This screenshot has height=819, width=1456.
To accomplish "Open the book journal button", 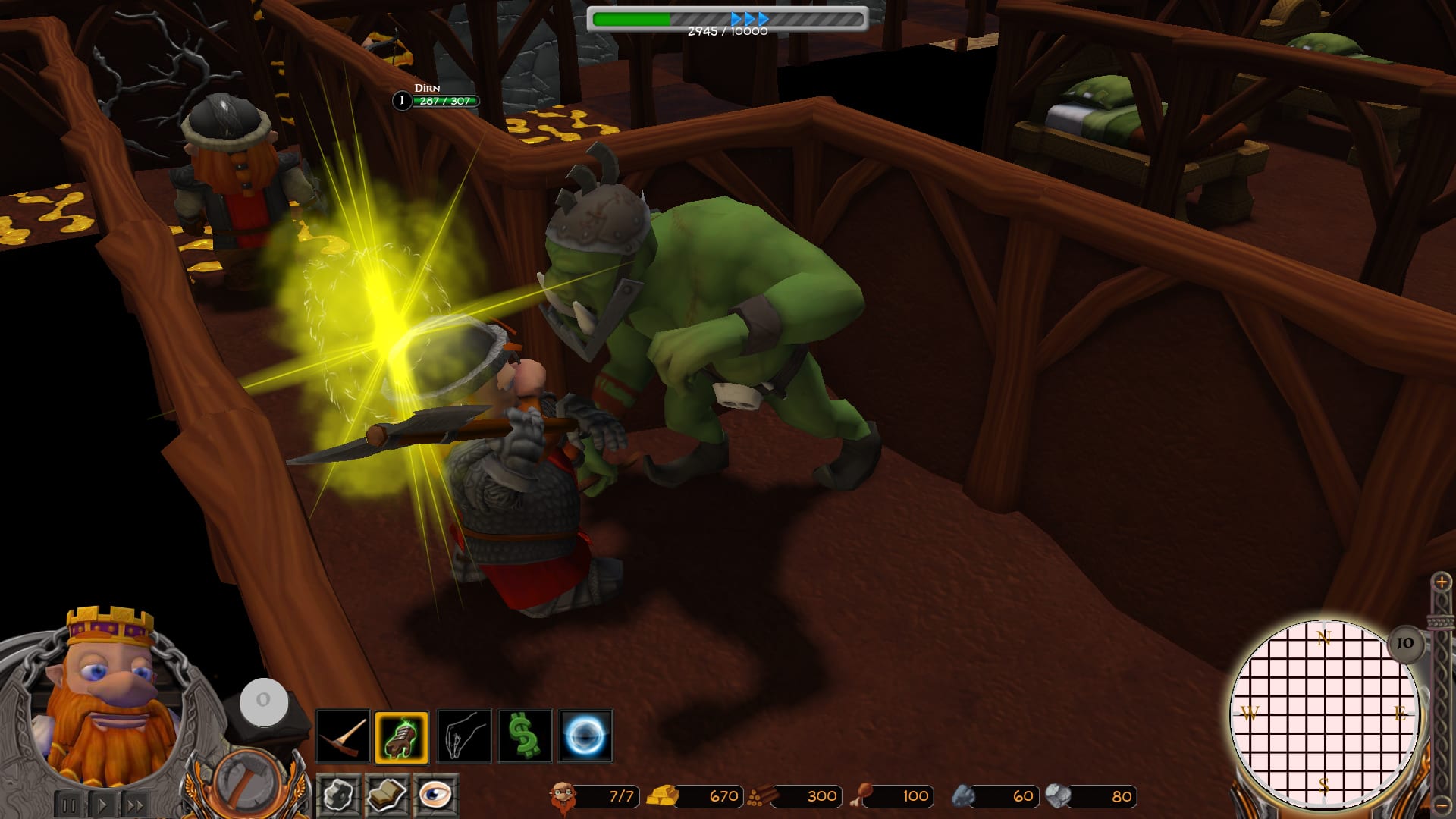I will [x=387, y=795].
